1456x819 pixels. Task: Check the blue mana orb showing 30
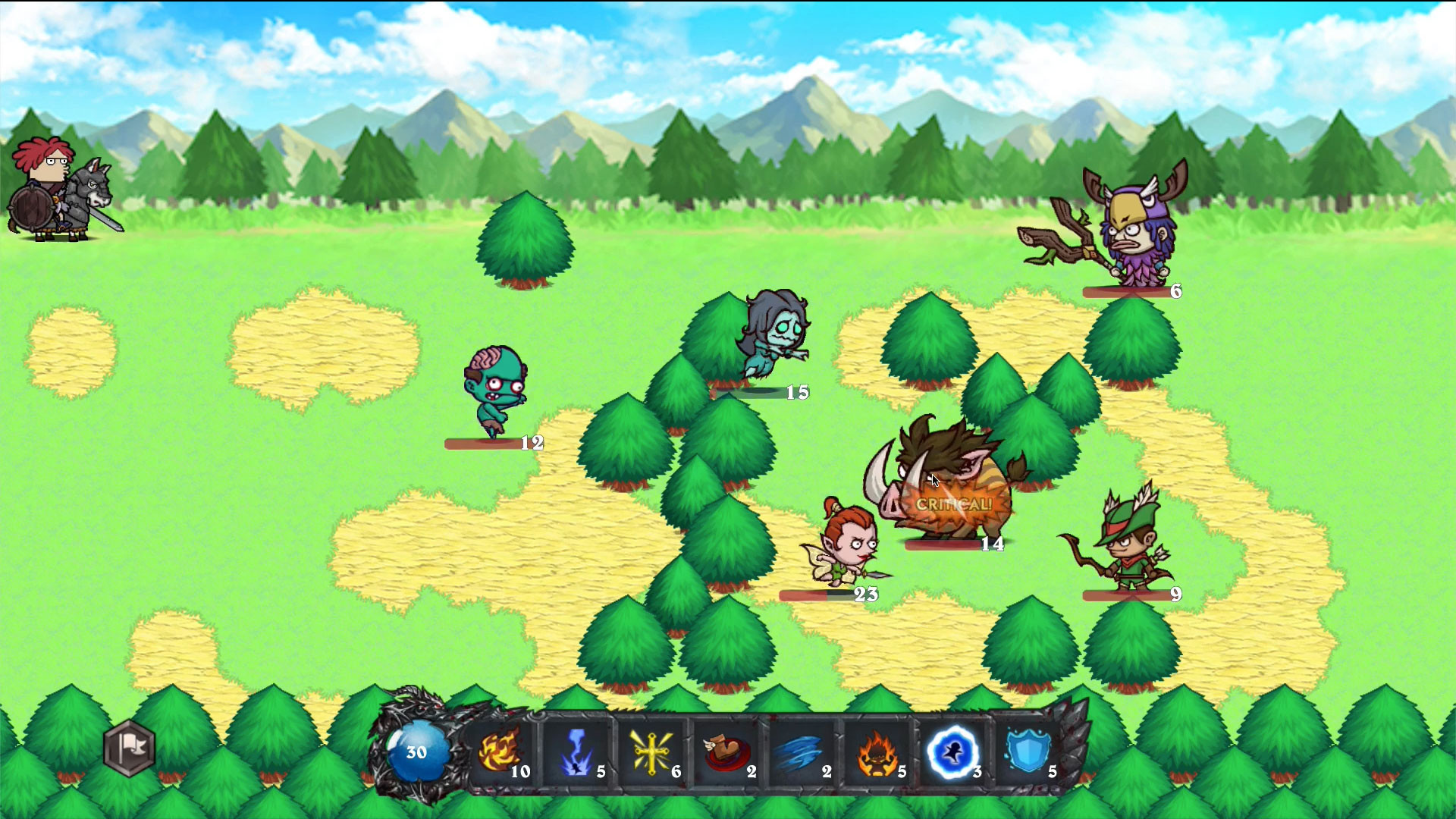pyautogui.click(x=417, y=752)
